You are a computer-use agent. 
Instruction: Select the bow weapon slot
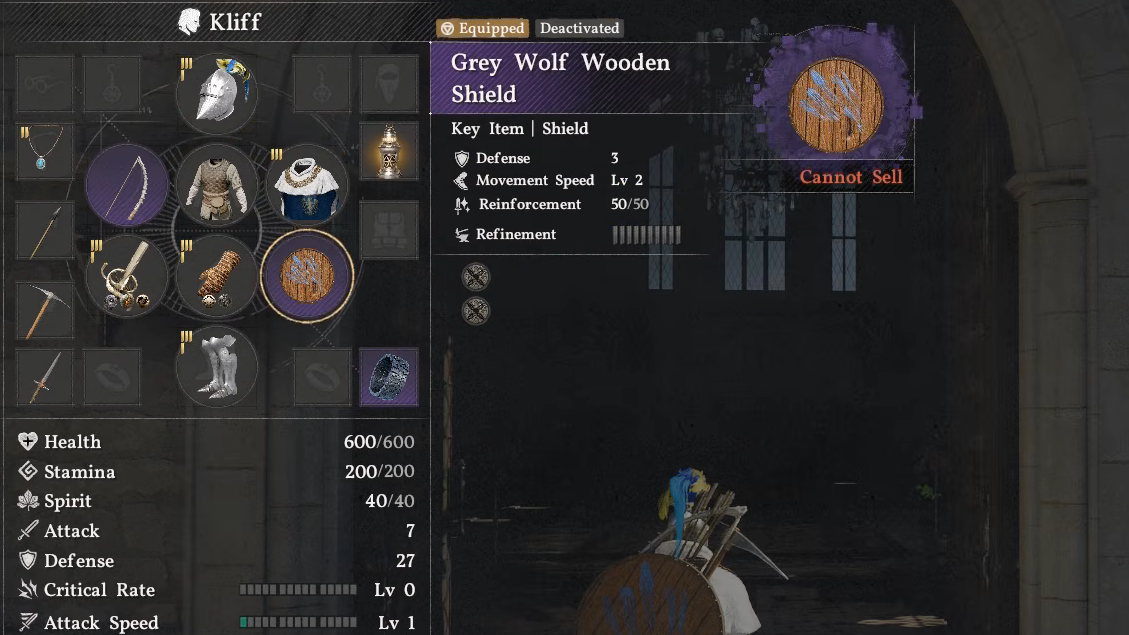coord(126,185)
